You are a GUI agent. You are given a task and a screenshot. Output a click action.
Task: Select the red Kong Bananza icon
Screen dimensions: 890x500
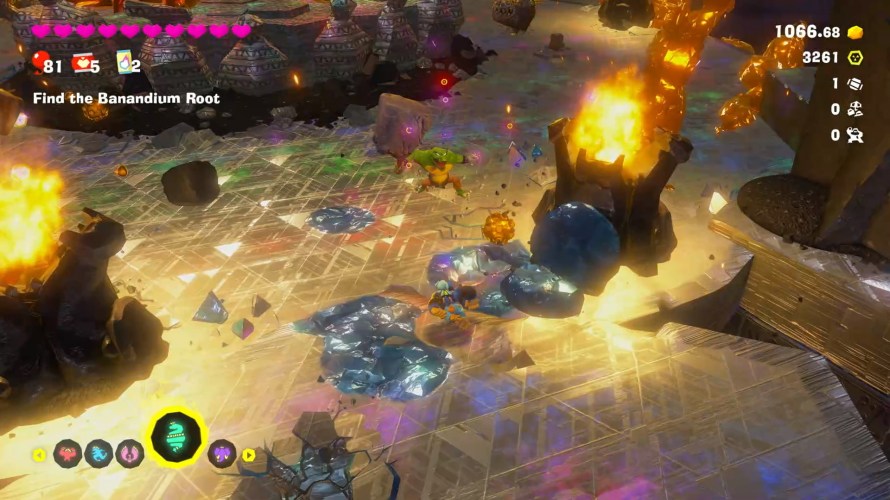pyautogui.click(x=67, y=454)
